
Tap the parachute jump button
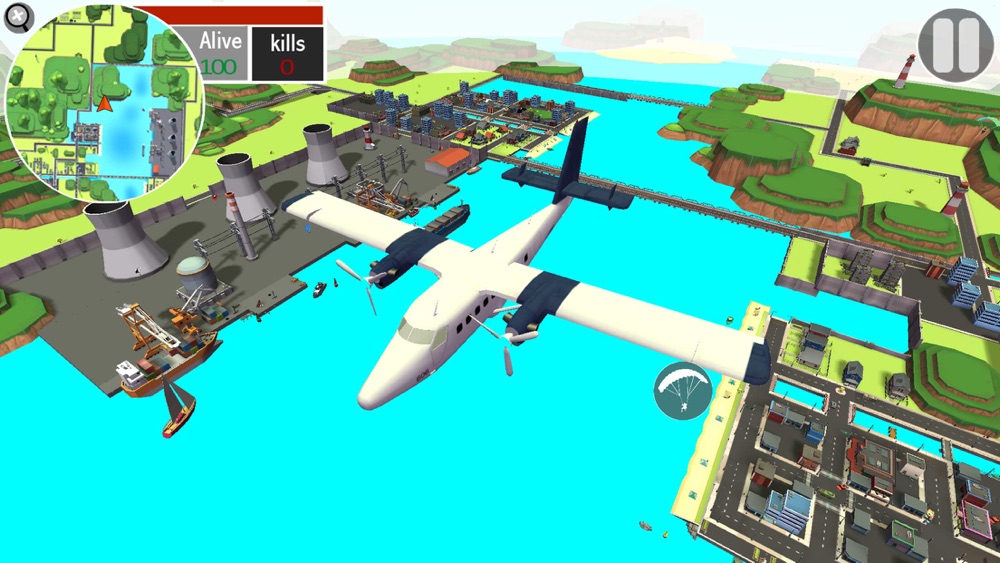click(682, 391)
